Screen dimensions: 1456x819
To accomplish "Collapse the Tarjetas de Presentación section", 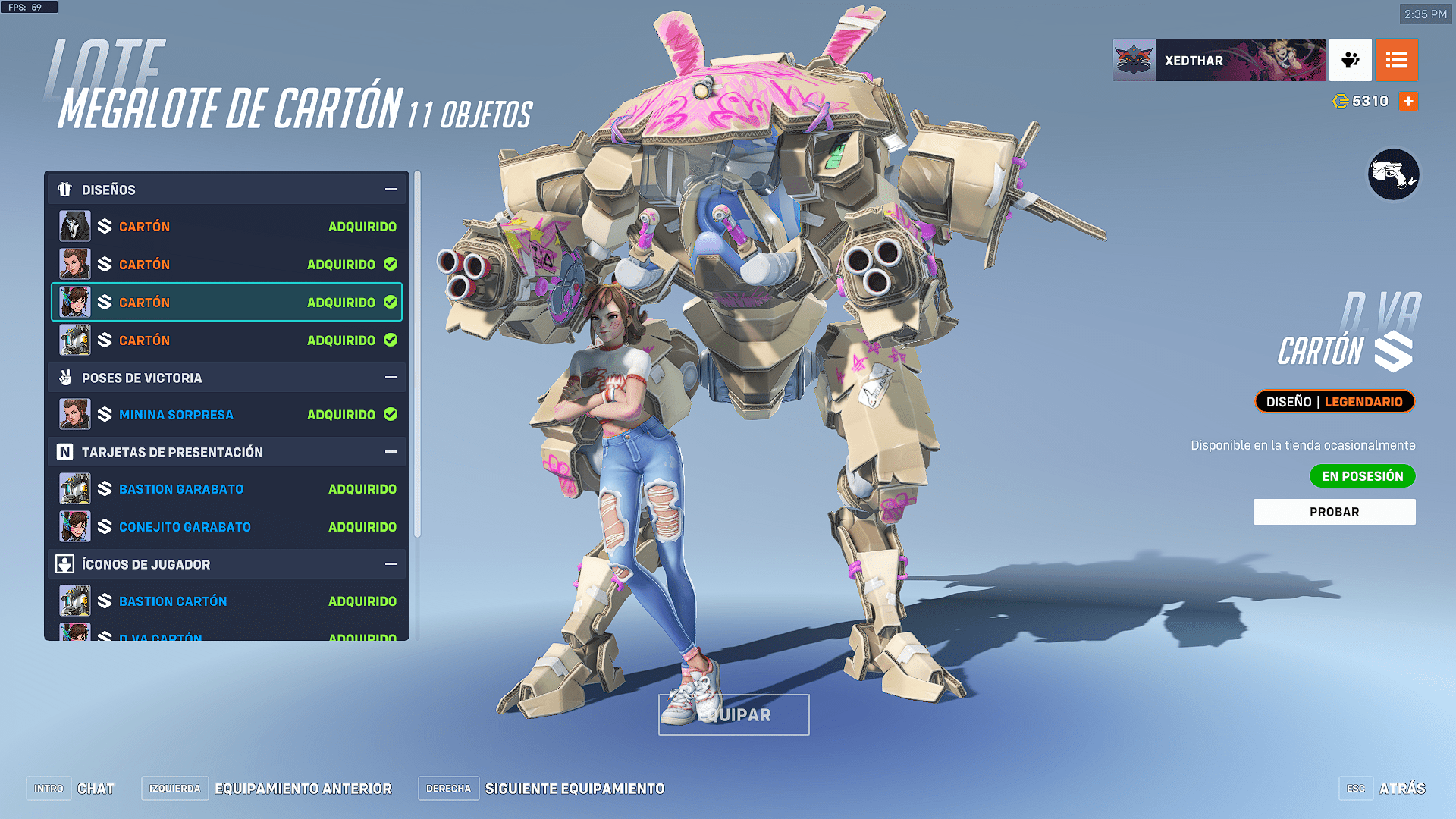I will 391,452.
